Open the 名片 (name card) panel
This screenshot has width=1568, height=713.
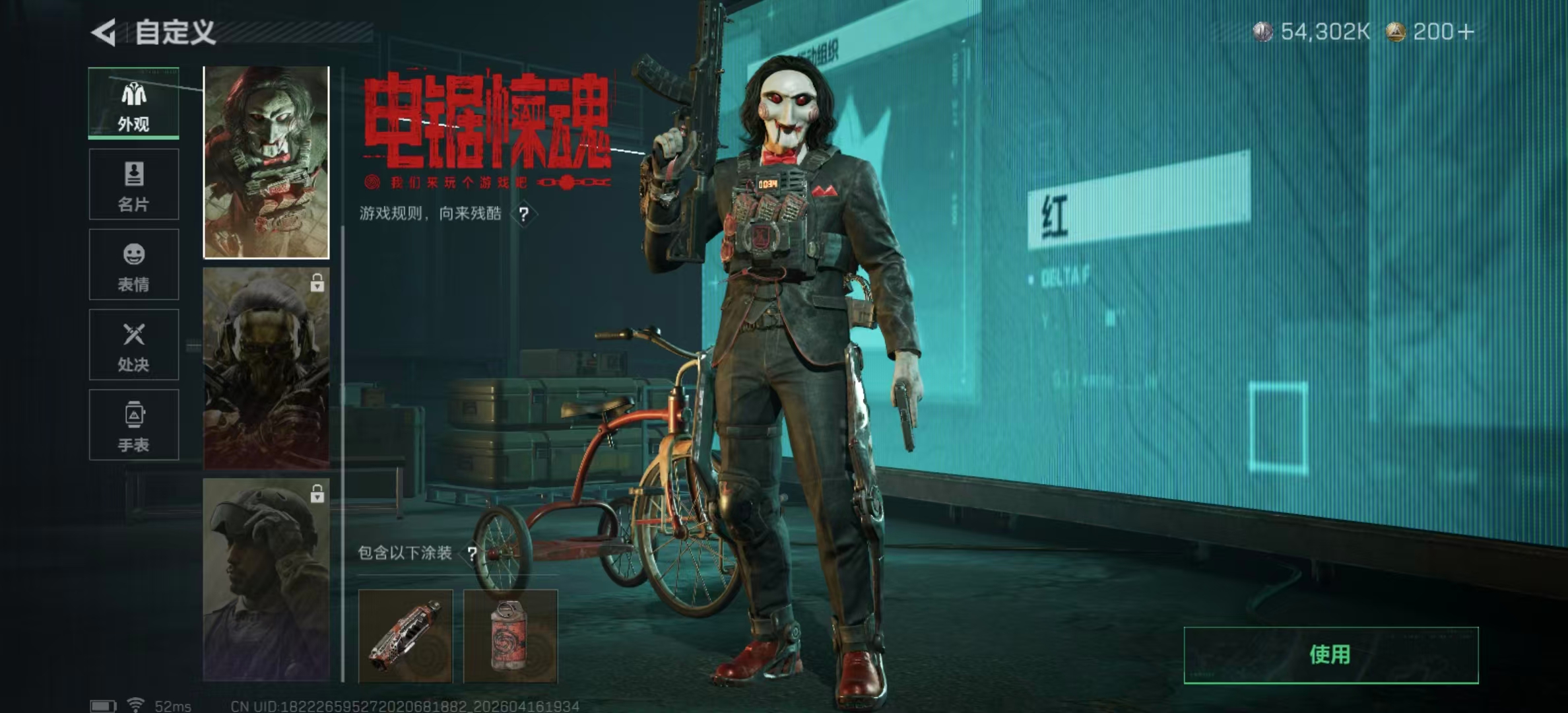pyautogui.click(x=134, y=184)
